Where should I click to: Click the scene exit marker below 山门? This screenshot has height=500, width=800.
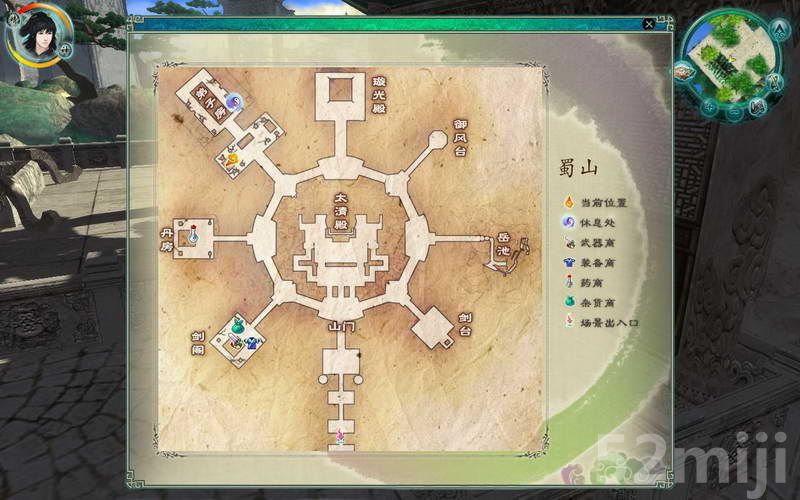point(340,435)
